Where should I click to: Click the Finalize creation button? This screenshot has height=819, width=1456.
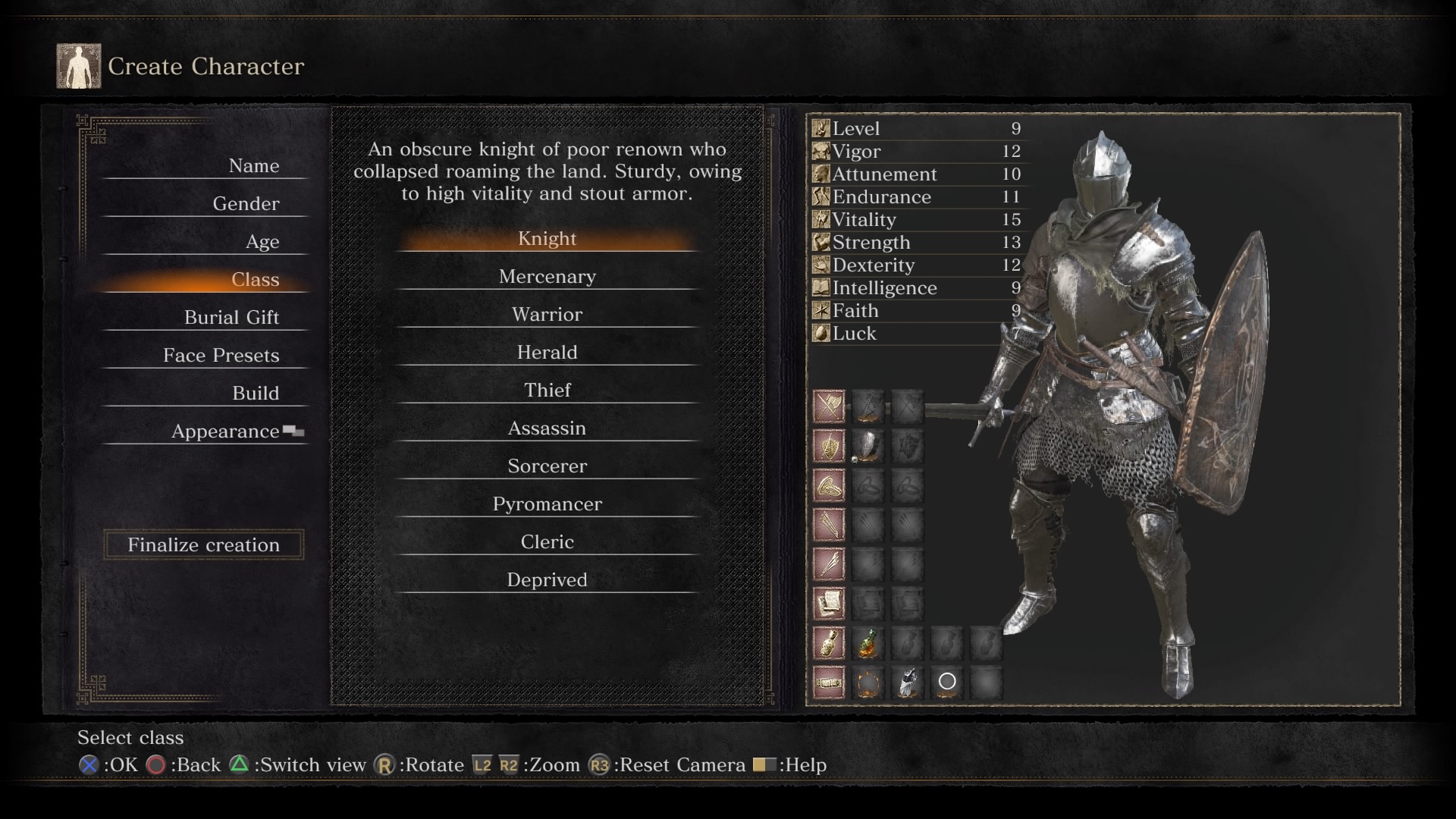click(x=203, y=544)
